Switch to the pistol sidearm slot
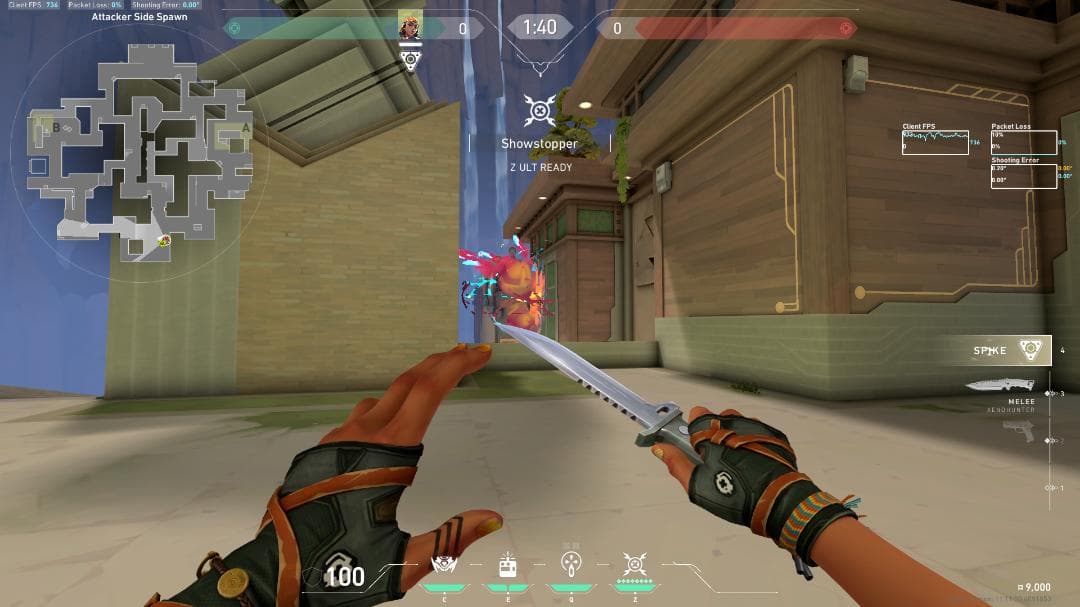Viewport: 1080px width, 607px height. pos(1018,430)
